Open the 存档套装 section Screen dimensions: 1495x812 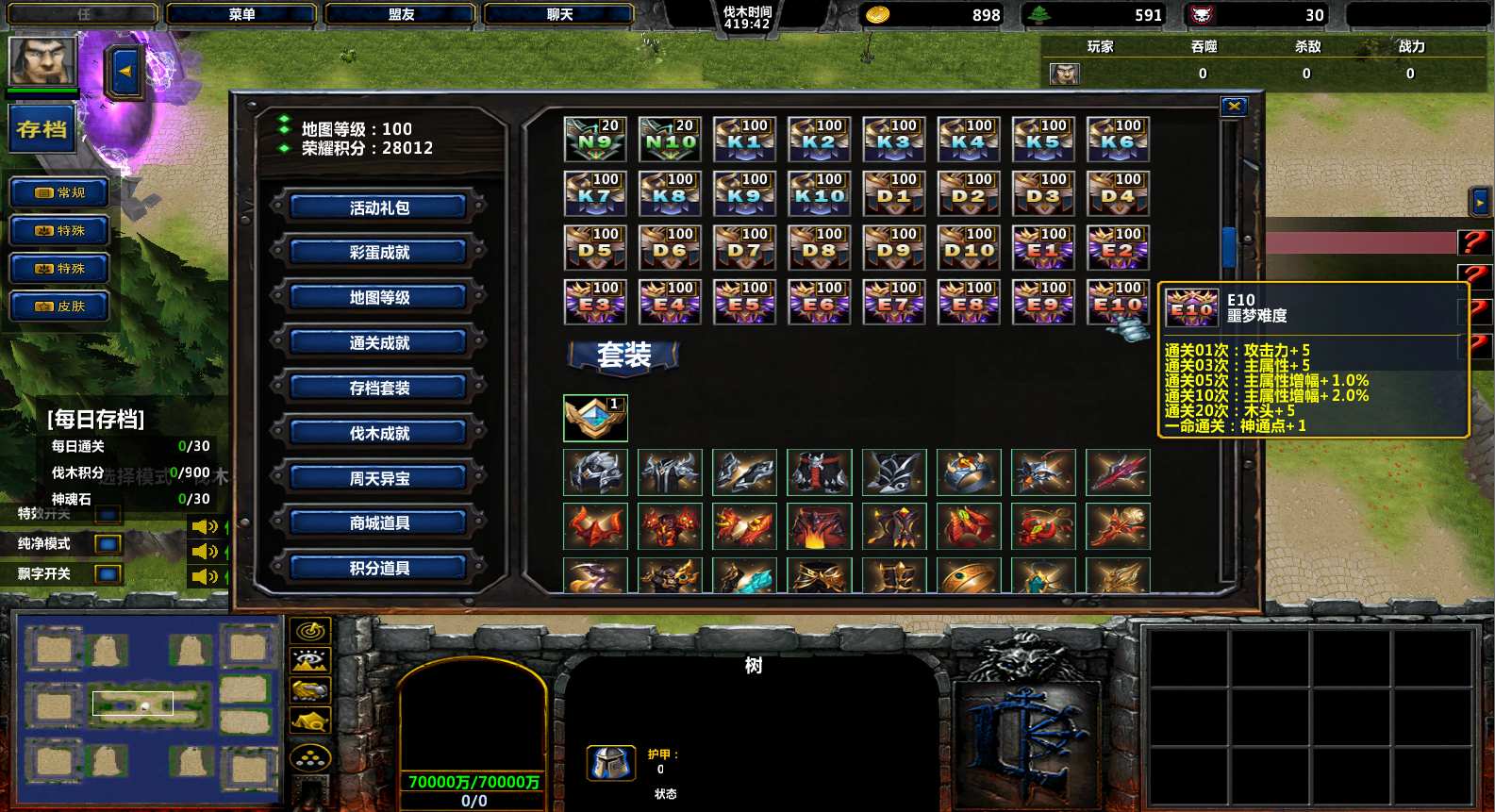coord(379,388)
